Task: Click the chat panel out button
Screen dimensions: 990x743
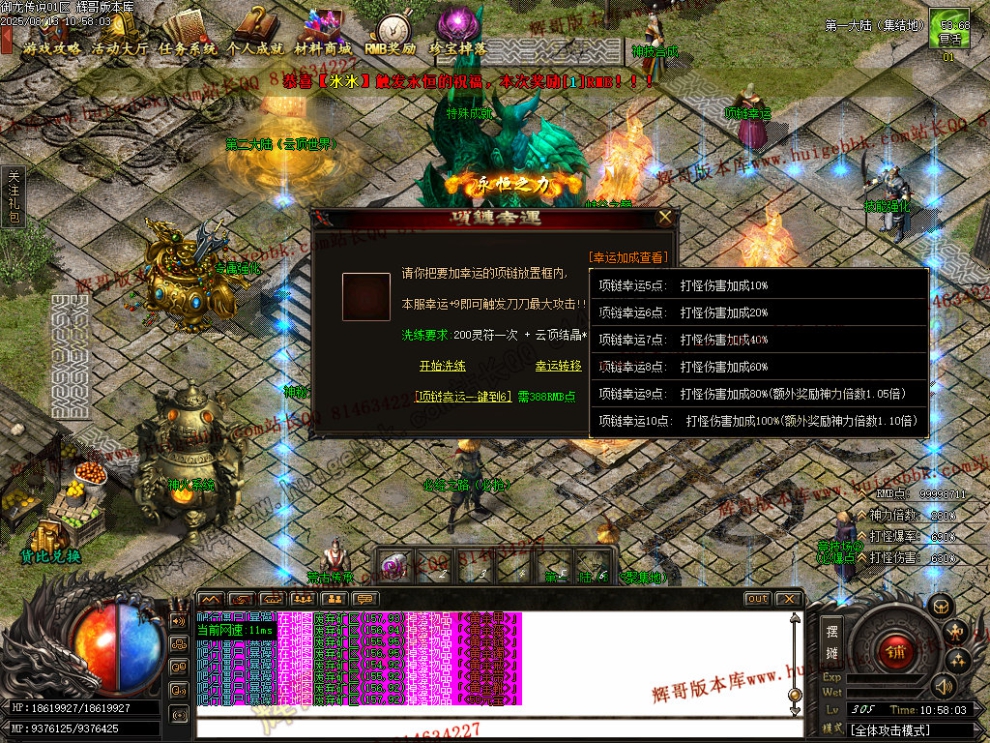Action: (x=757, y=599)
